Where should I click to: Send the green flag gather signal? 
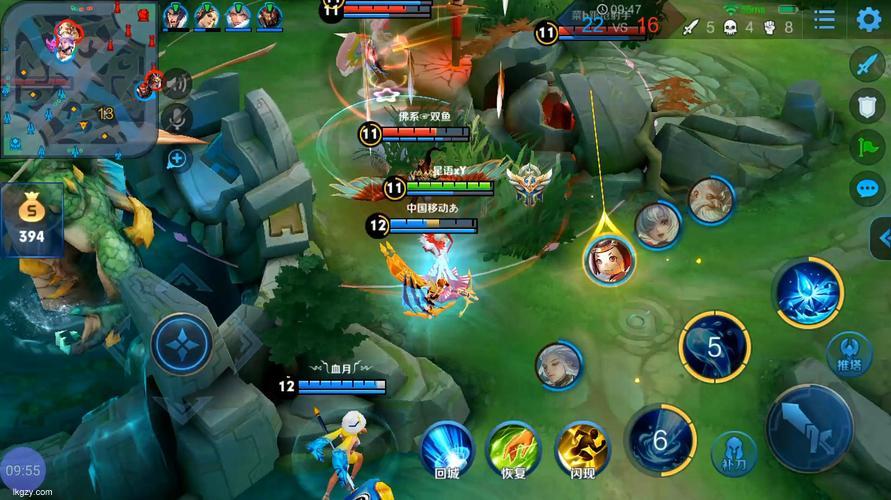[867, 147]
